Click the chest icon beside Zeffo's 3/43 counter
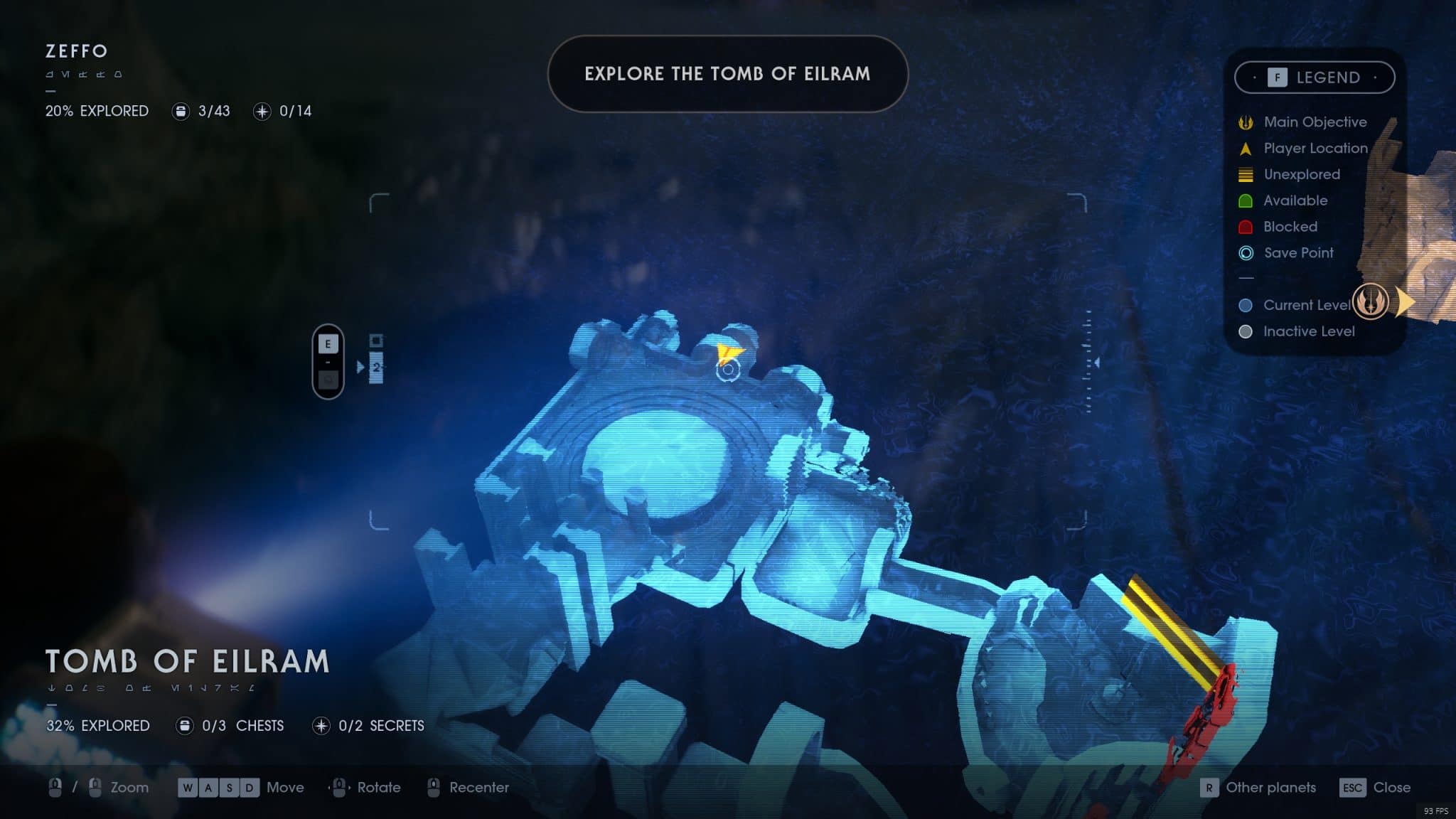 point(182,111)
